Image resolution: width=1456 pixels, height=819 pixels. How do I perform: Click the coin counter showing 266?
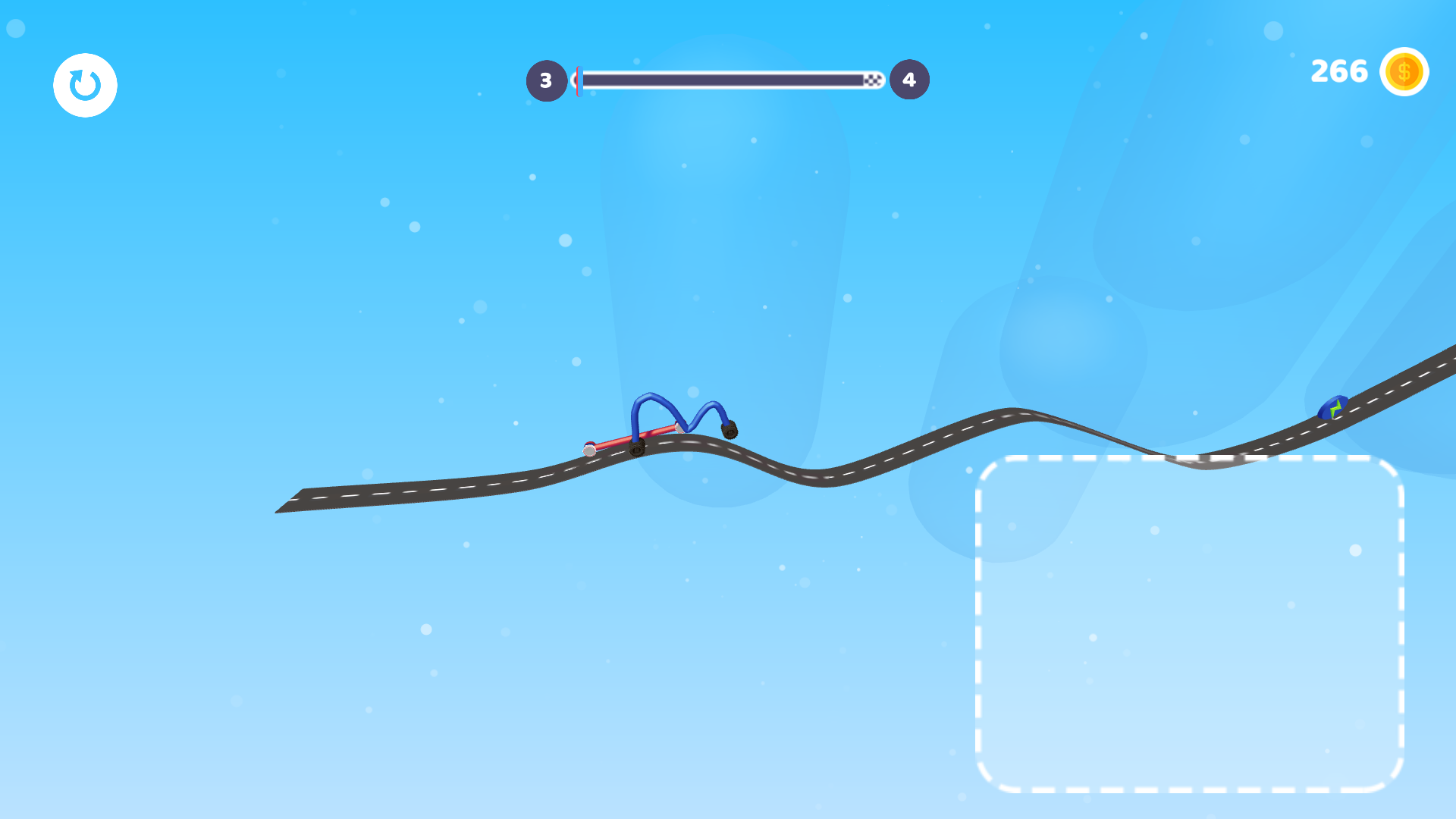click(1339, 71)
